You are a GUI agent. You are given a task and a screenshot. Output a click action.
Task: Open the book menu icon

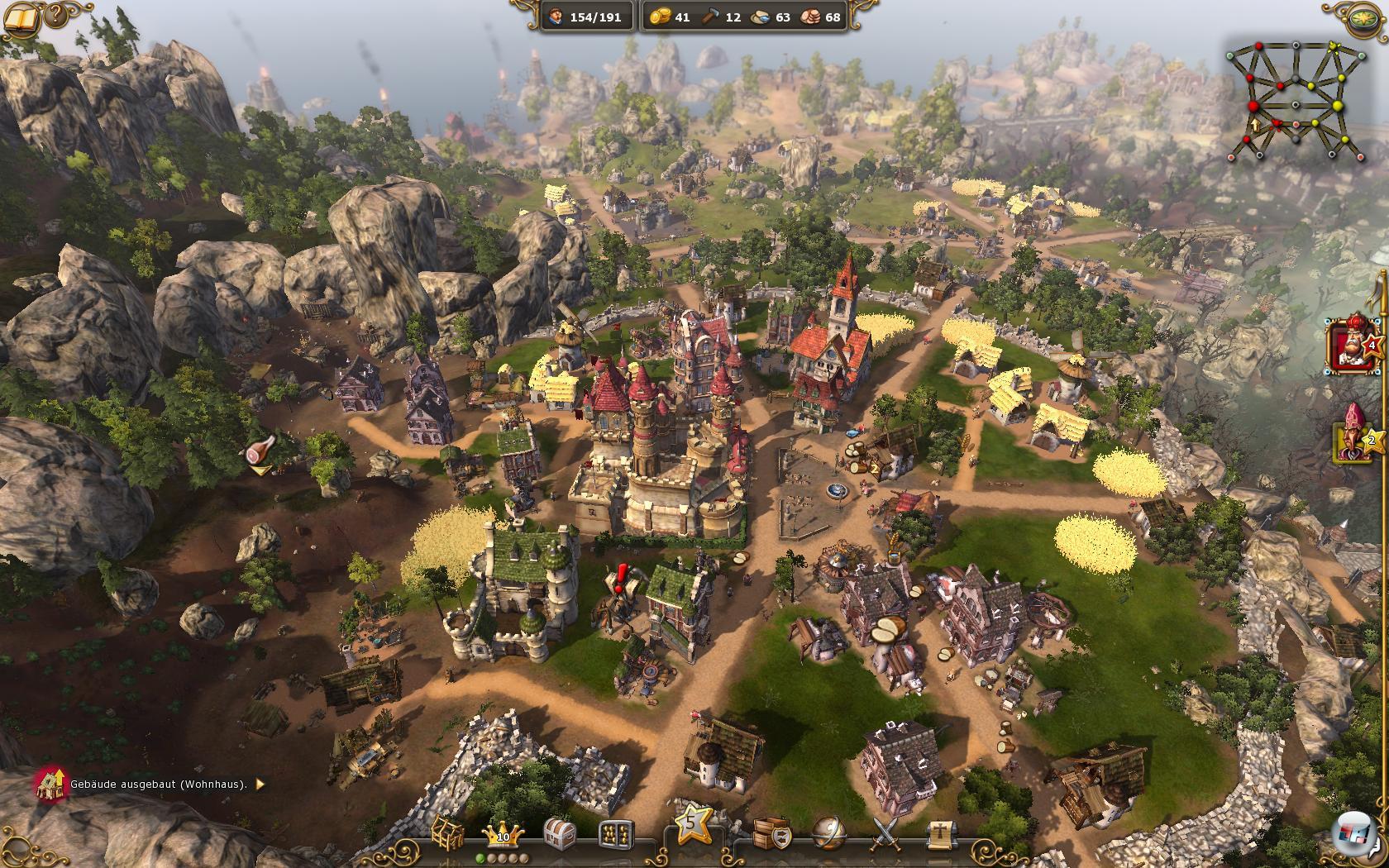click(x=19, y=17)
